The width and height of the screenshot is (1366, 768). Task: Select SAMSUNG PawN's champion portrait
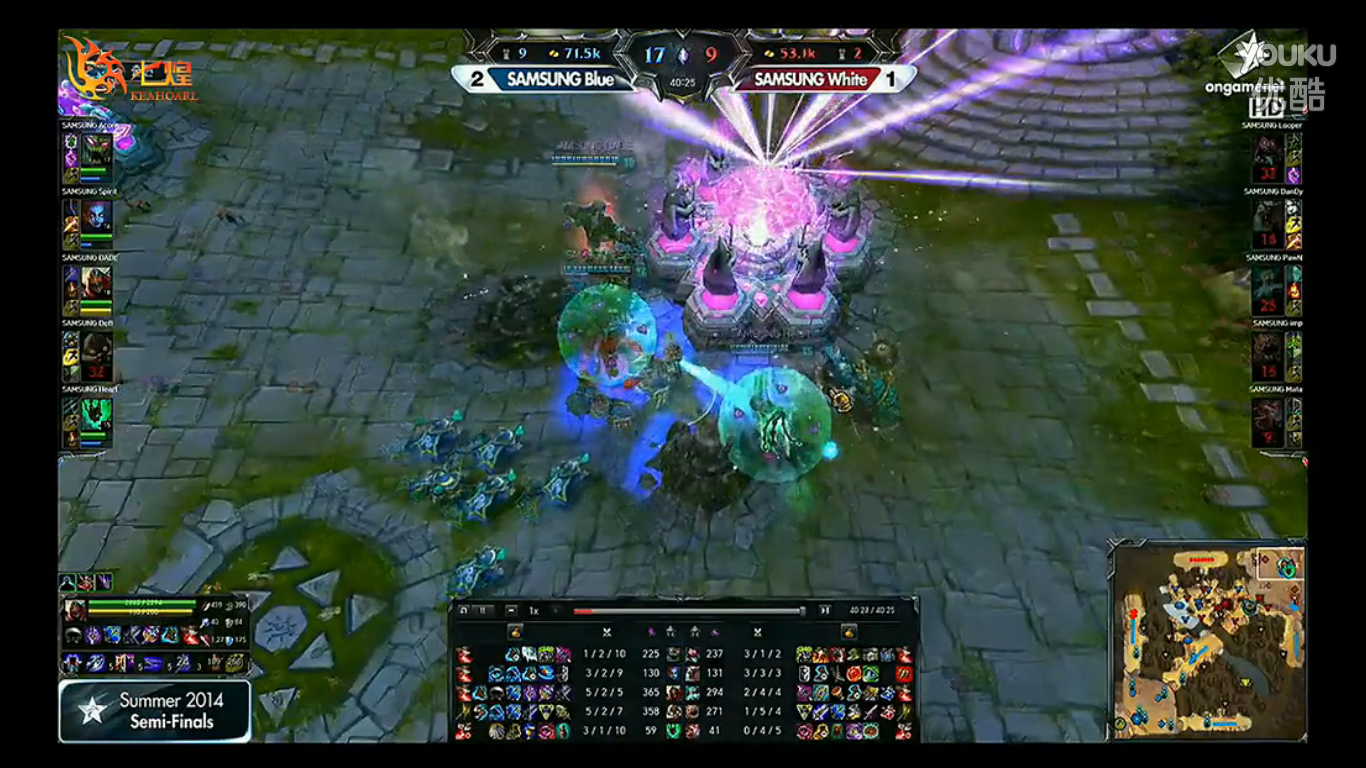(x=1267, y=287)
